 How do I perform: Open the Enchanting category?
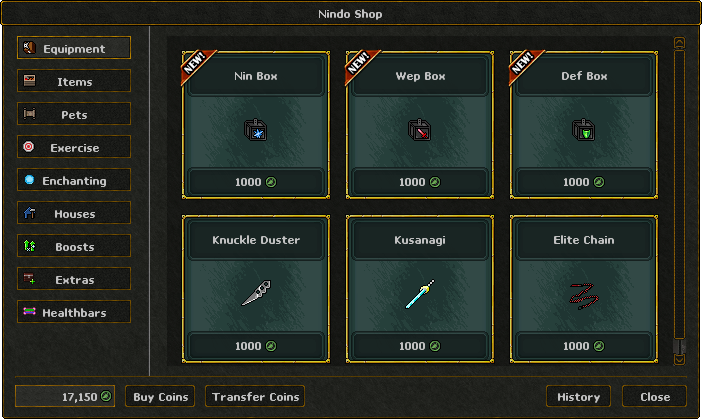pos(74,180)
